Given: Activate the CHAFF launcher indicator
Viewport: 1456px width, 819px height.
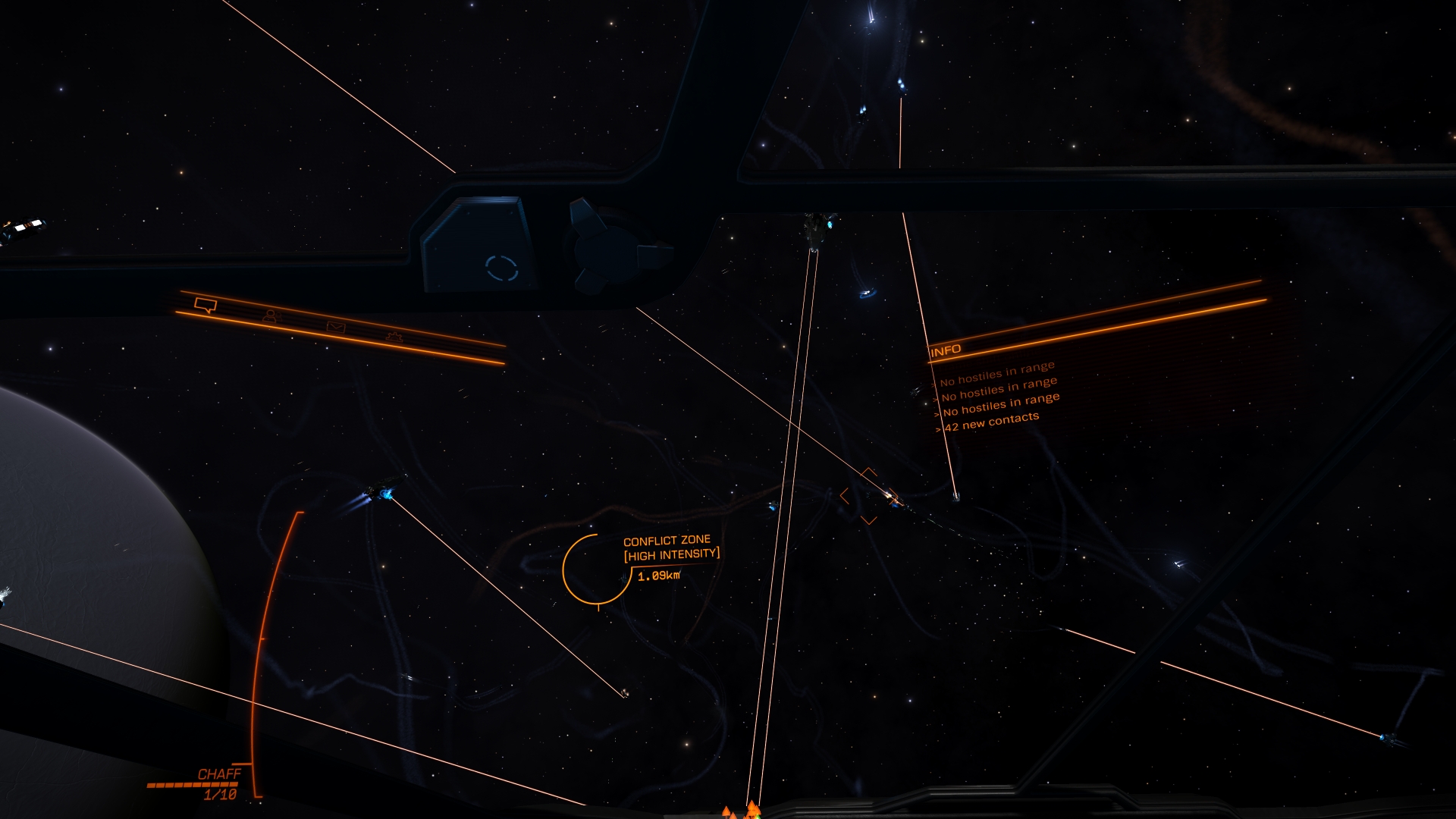Looking at the screenshot, I should click(219, 774).
